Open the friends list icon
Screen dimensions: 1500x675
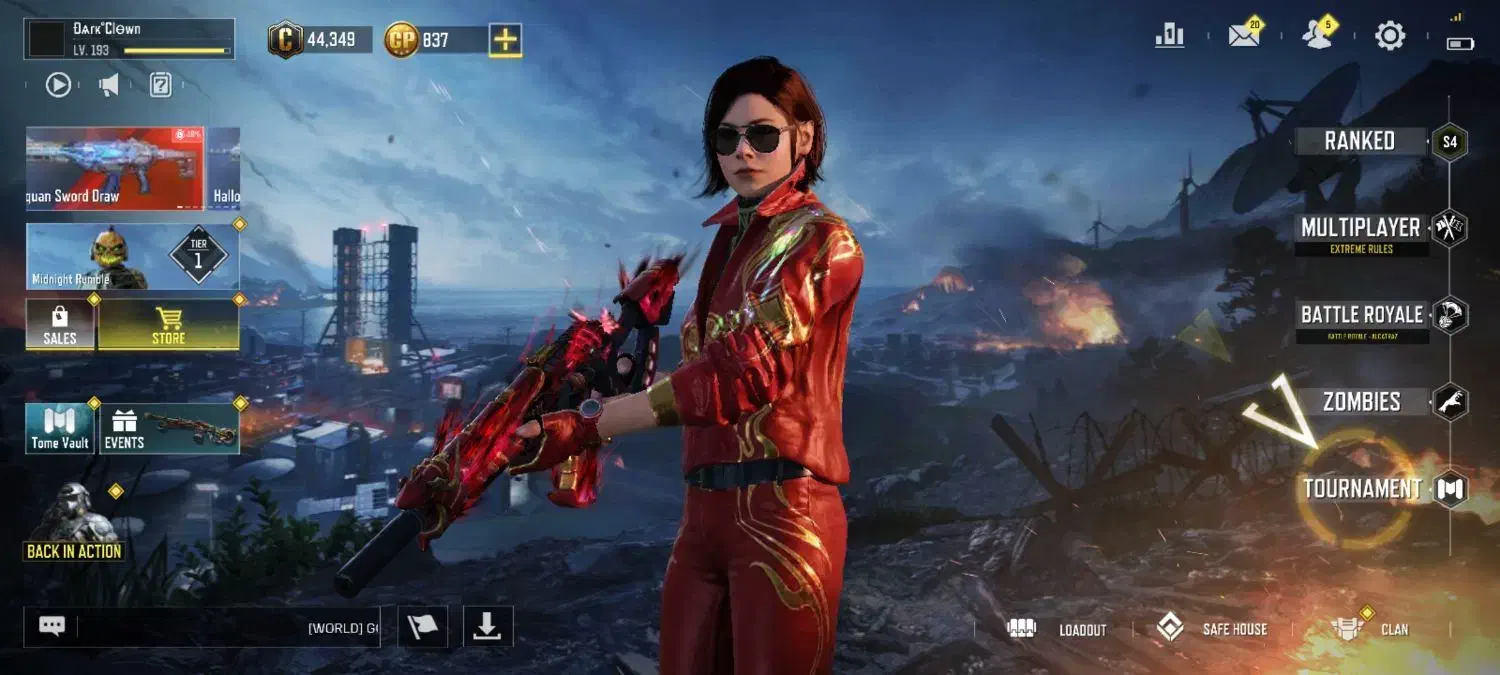(1317, 37)
